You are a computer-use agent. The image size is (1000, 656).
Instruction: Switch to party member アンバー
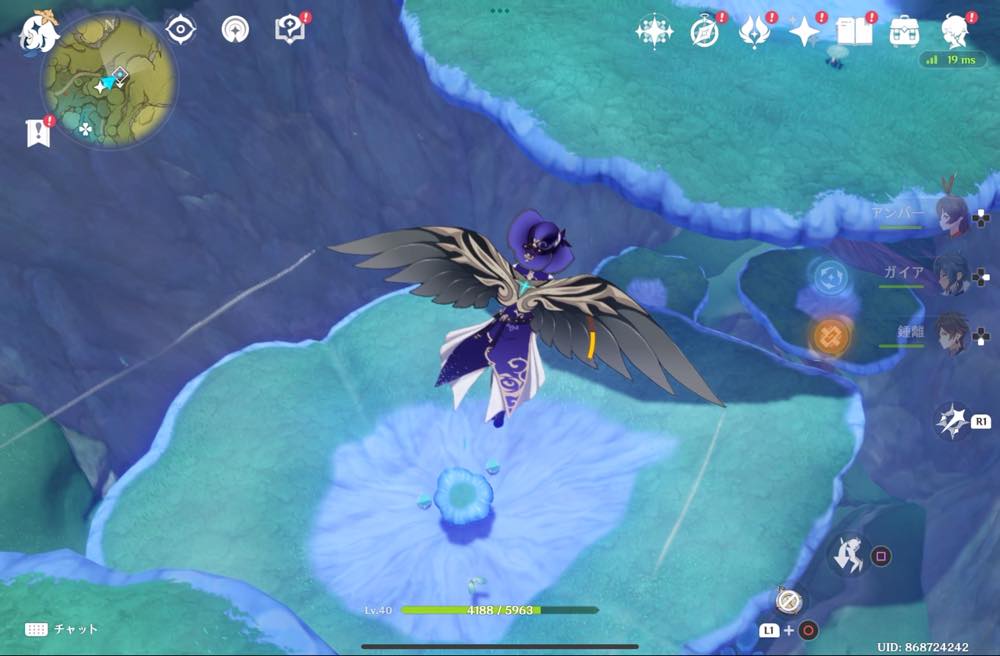coord(950,215)
